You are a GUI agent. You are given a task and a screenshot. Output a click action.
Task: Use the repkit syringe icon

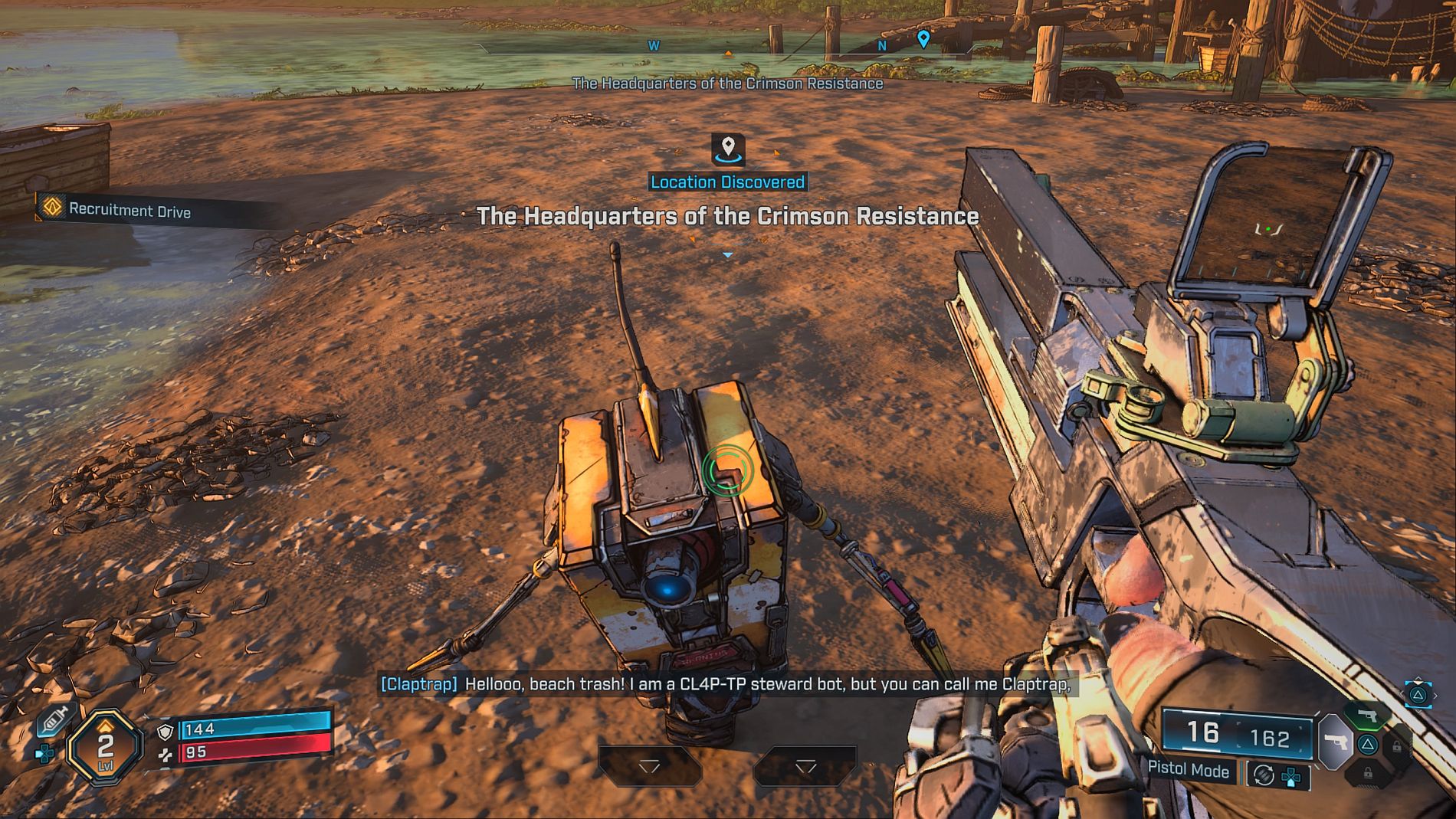click(x=54, y=721)
